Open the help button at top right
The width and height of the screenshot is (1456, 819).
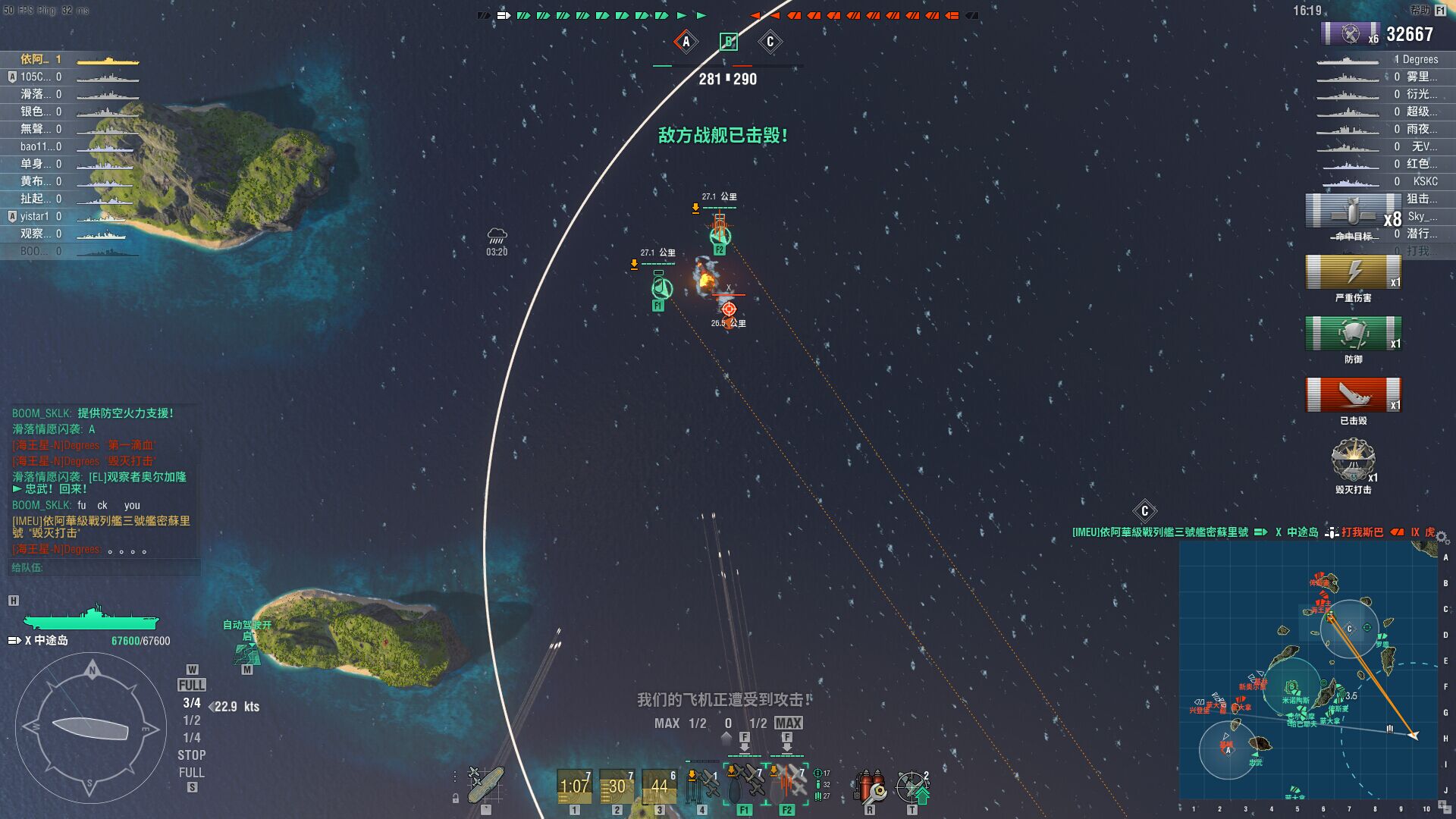1427,11
